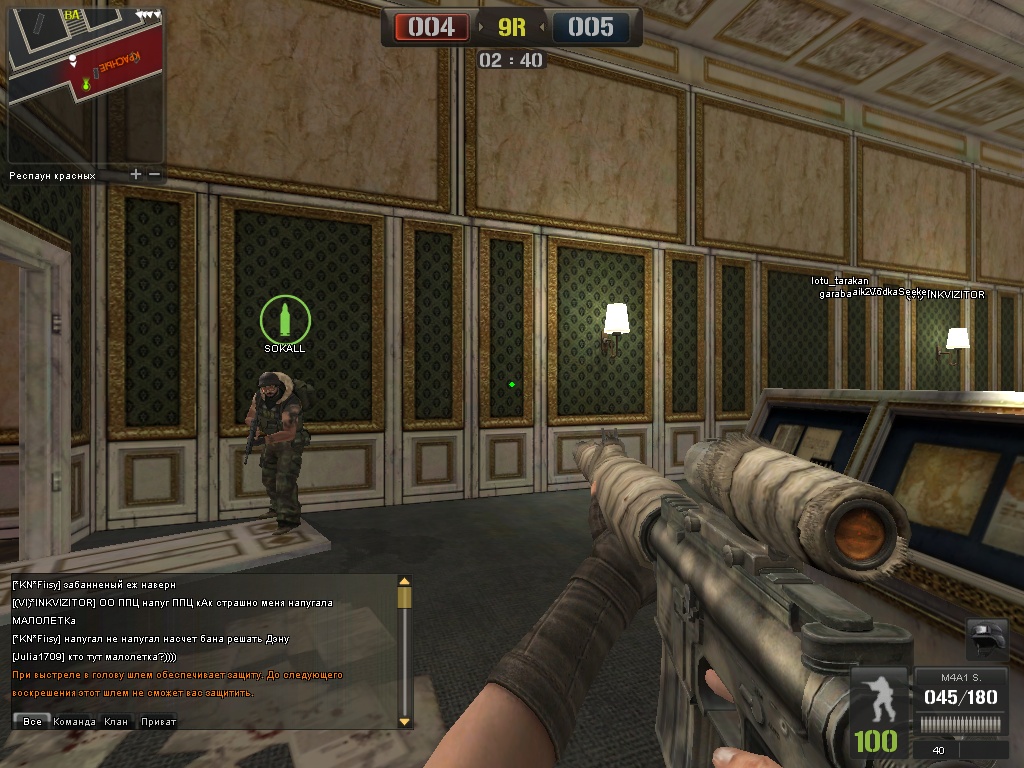Zoom in the minimap with plus button
This screenshot has height=768, width=1024.
(136, 175)
